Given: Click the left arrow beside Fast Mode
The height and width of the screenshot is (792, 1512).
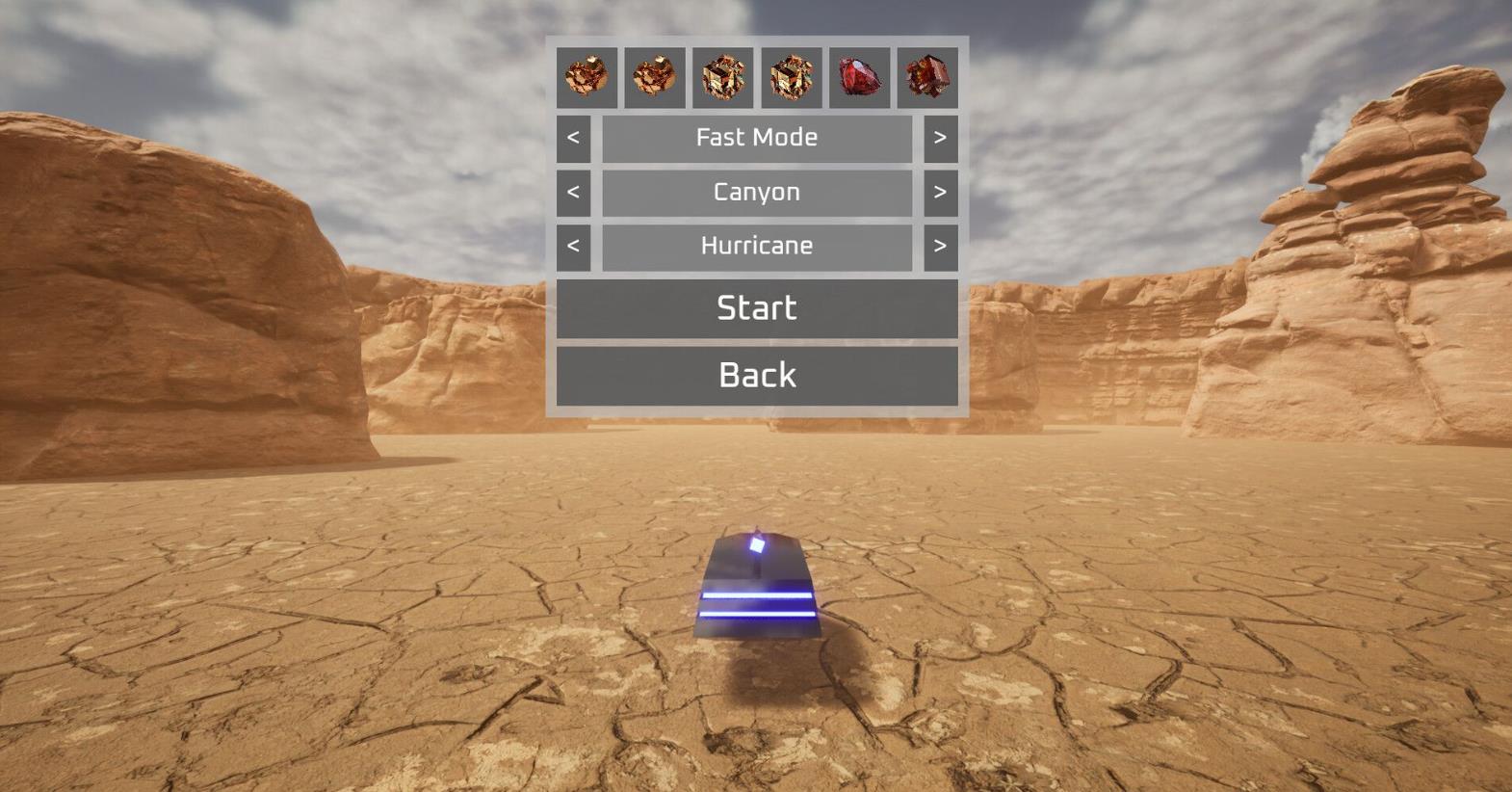Looking at the screenshot, I should (x=573, y=138).
